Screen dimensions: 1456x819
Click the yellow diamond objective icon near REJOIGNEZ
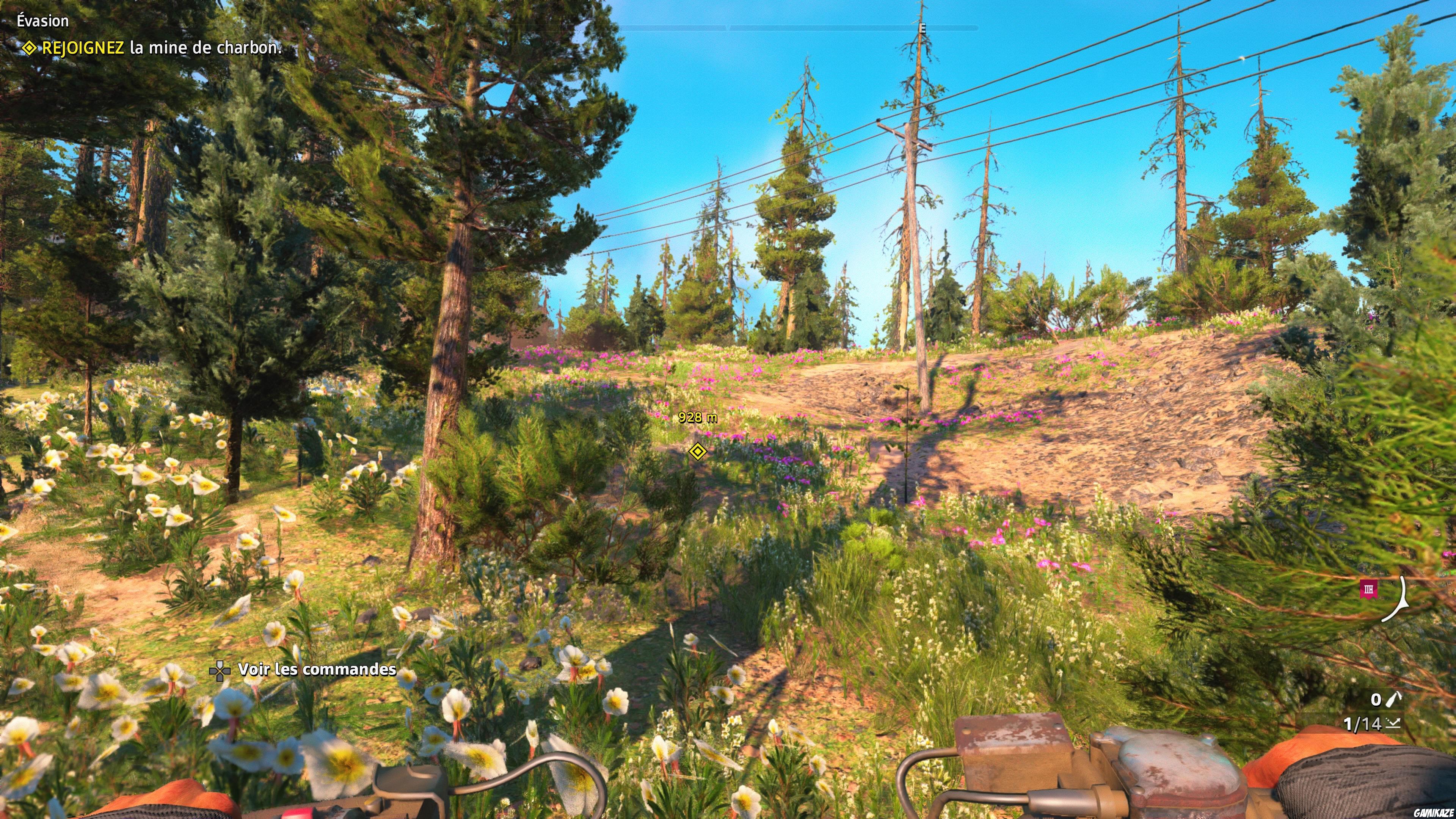[x=30, y=49]
